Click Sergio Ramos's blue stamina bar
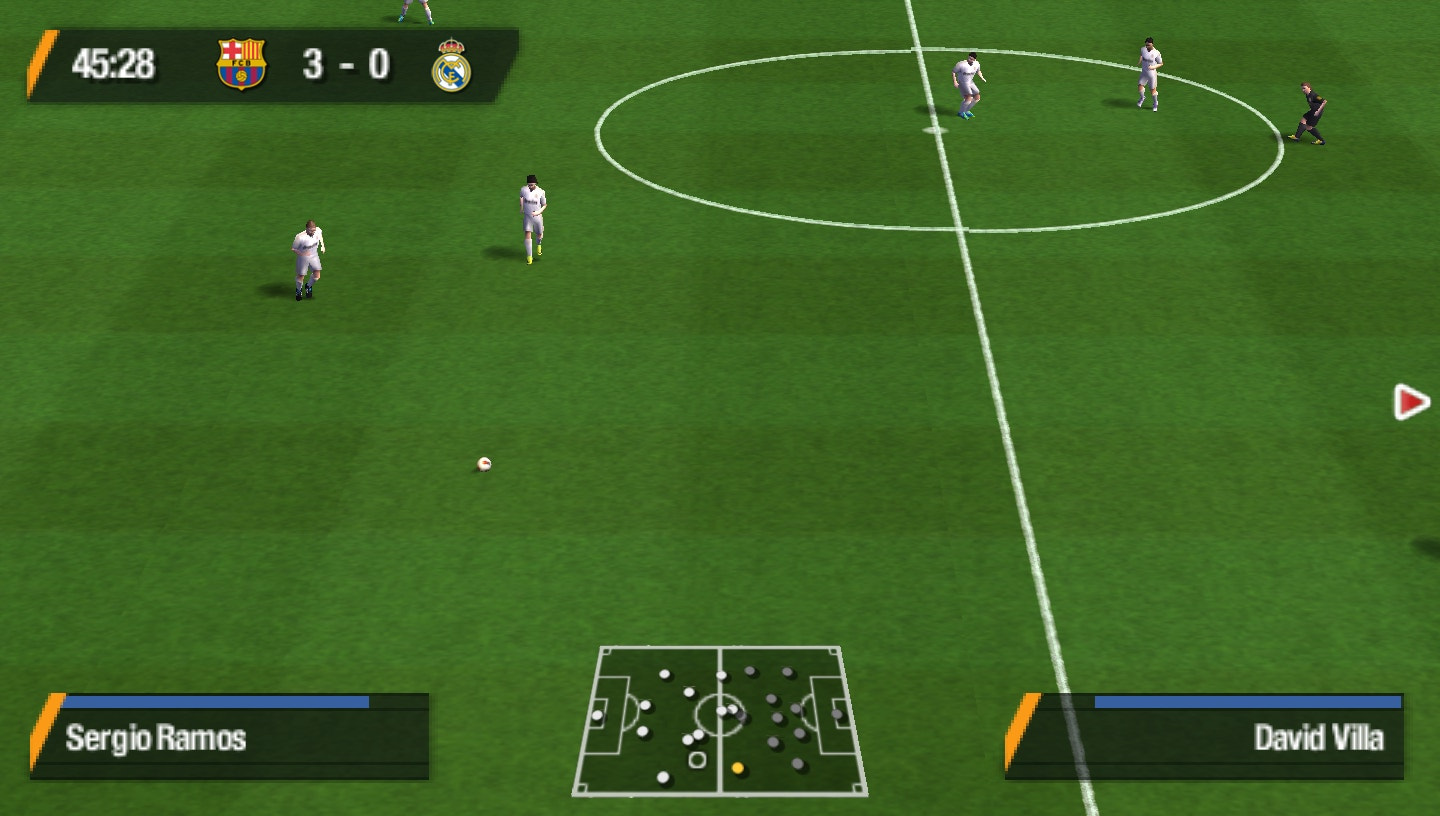Screen dimensions: 1440x816 (215, 703)
